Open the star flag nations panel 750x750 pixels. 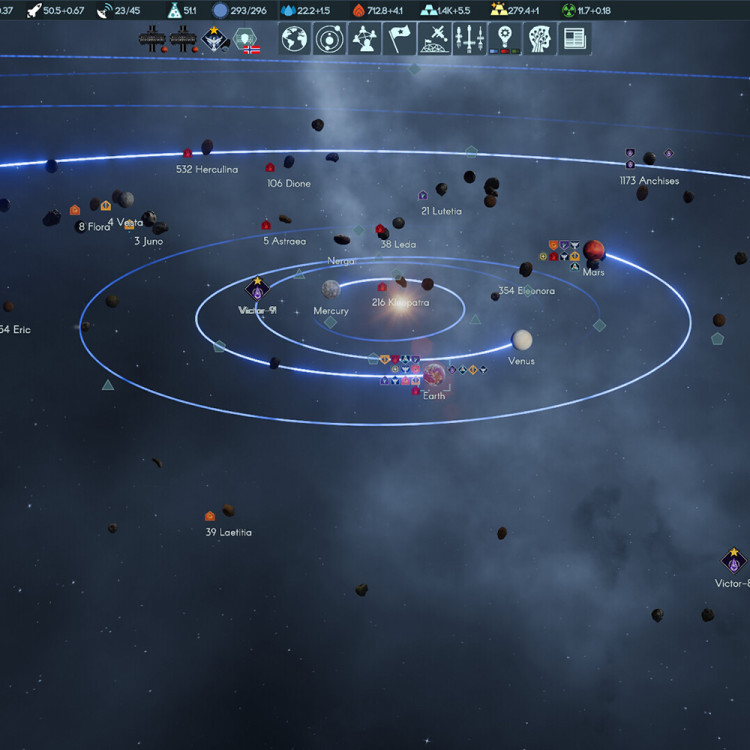click(399, 39)
